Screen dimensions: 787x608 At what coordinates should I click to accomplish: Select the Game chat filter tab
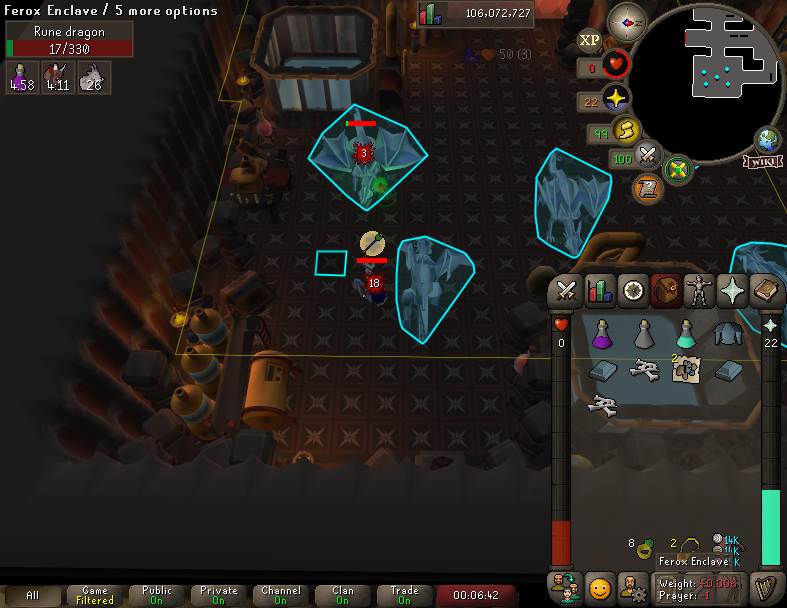96,596
